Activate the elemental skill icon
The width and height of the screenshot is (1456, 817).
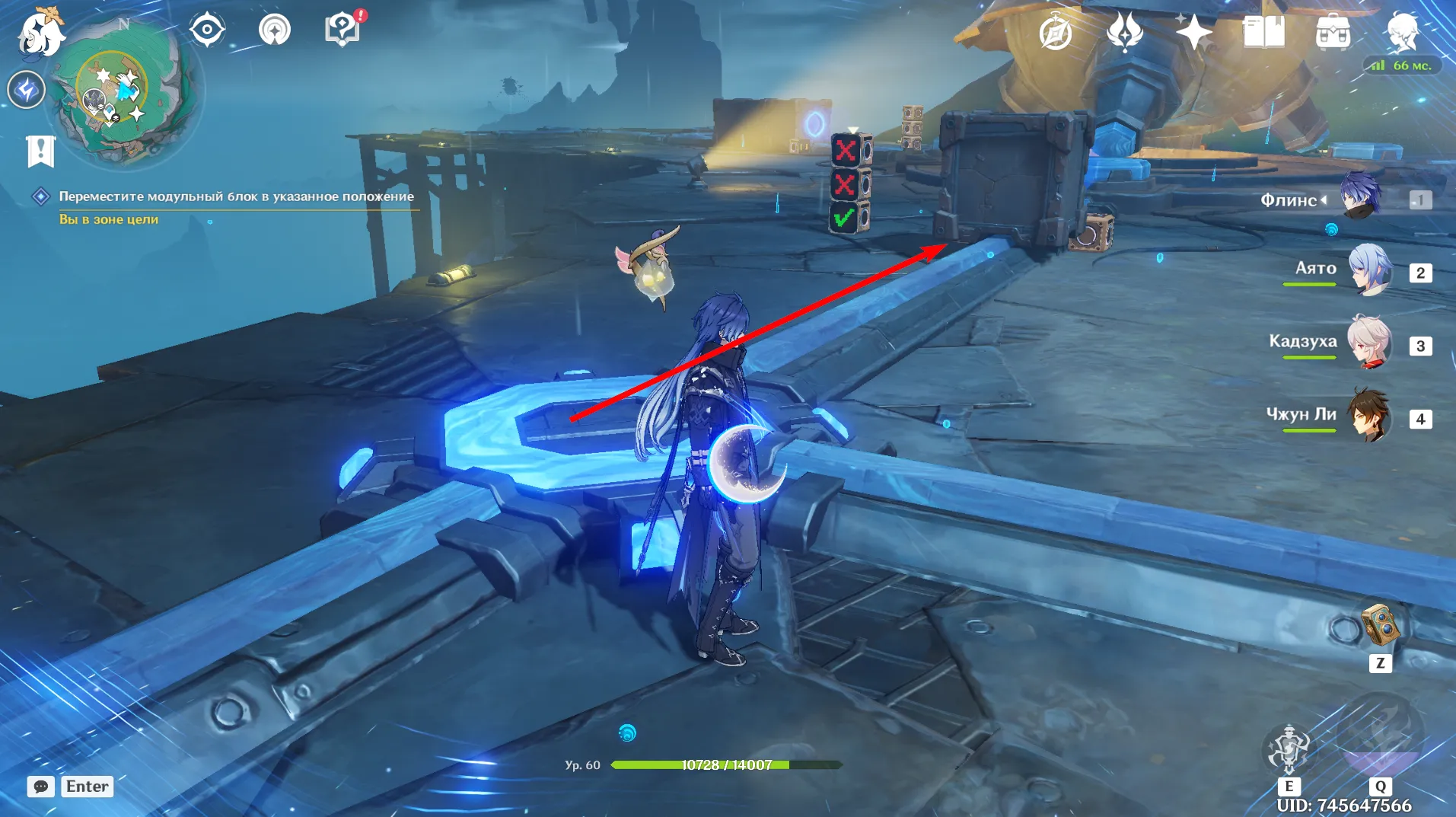coord(1288,749)
